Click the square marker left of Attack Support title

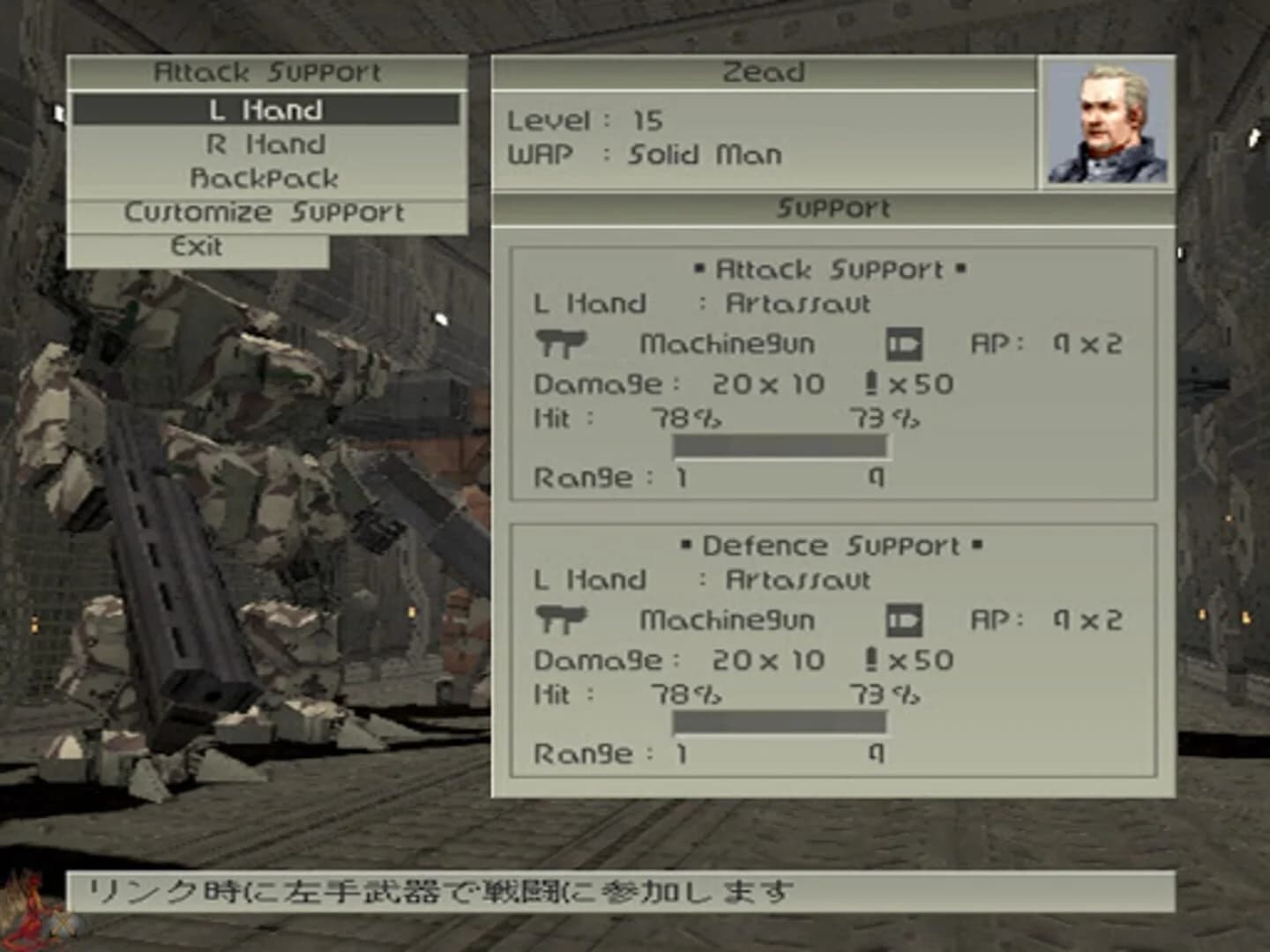coord(701,267)
